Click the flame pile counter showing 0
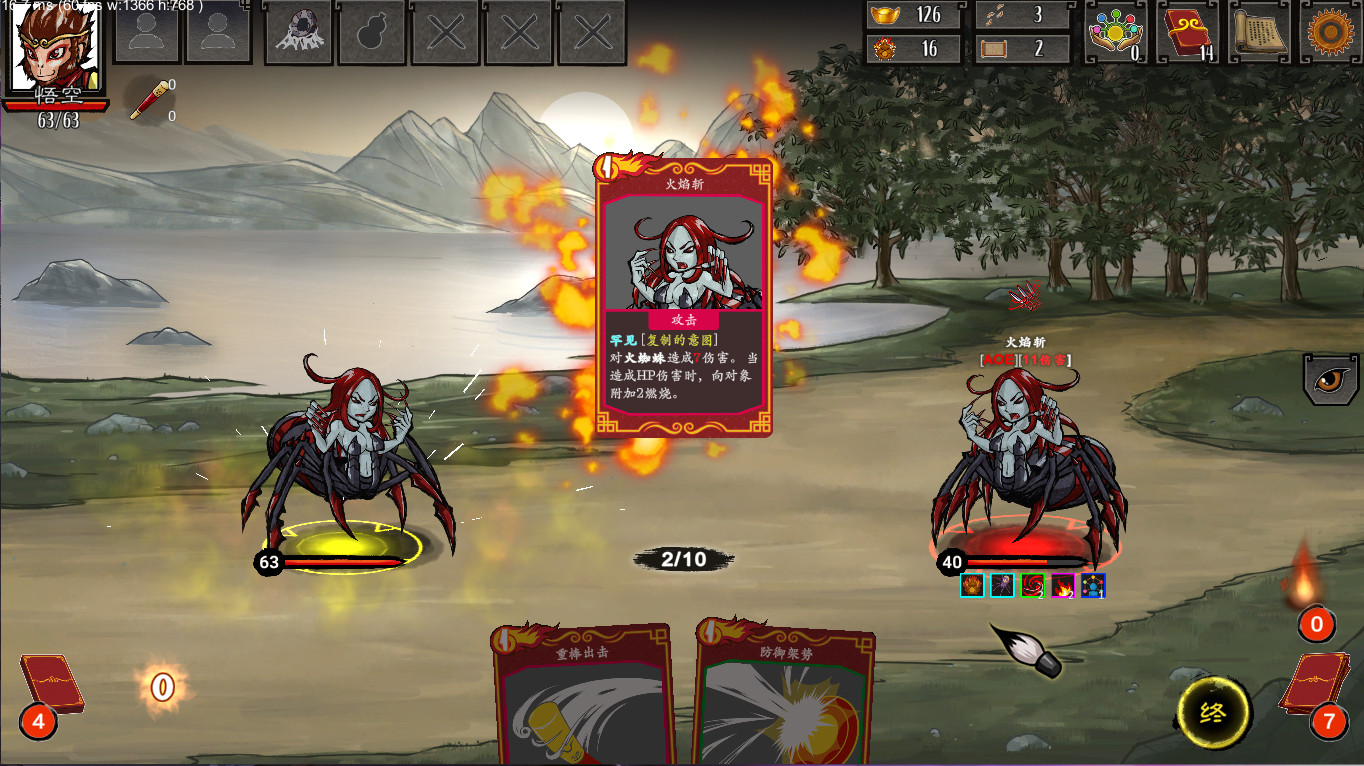This screenshot has width=1364, height=766. click(x=1316, y=625)
